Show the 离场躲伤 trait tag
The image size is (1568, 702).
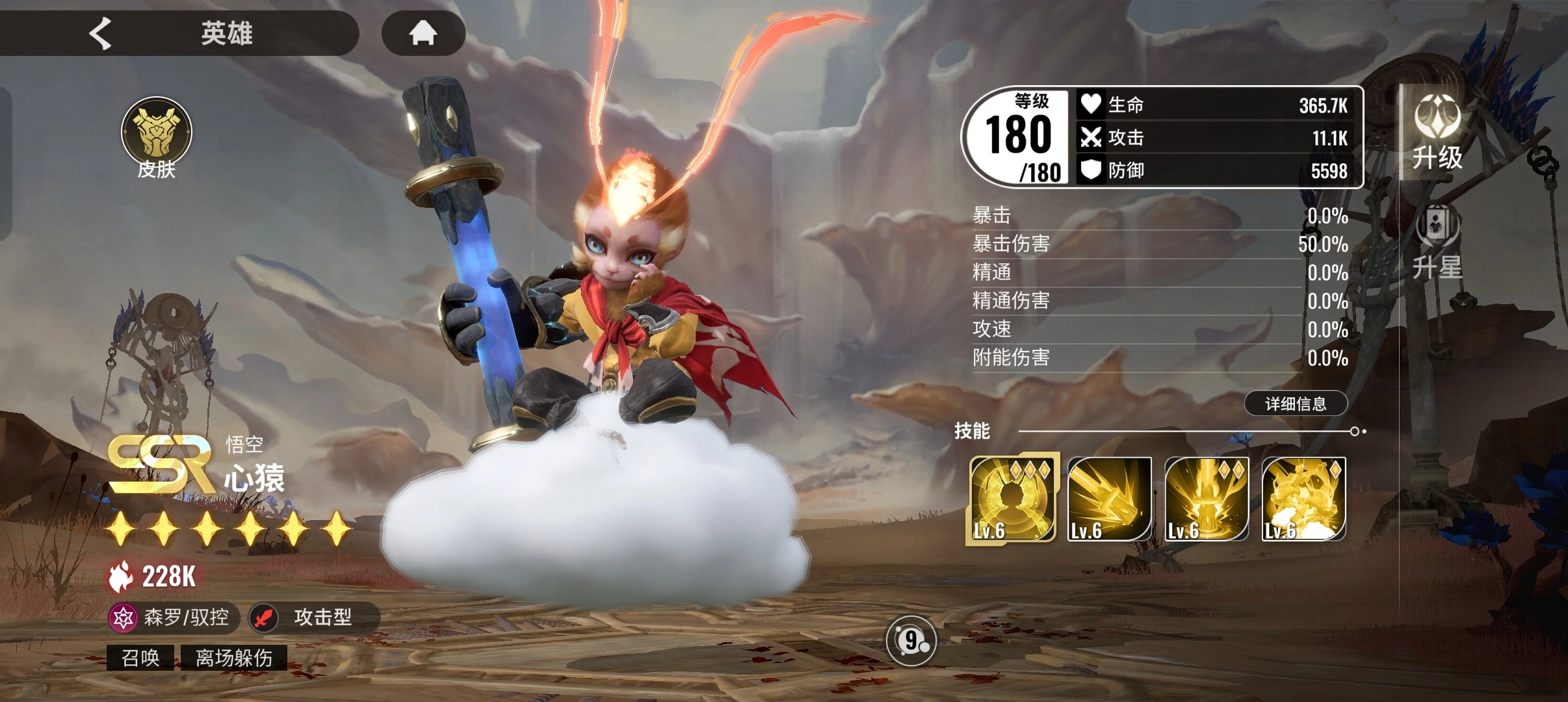point(234,658)
